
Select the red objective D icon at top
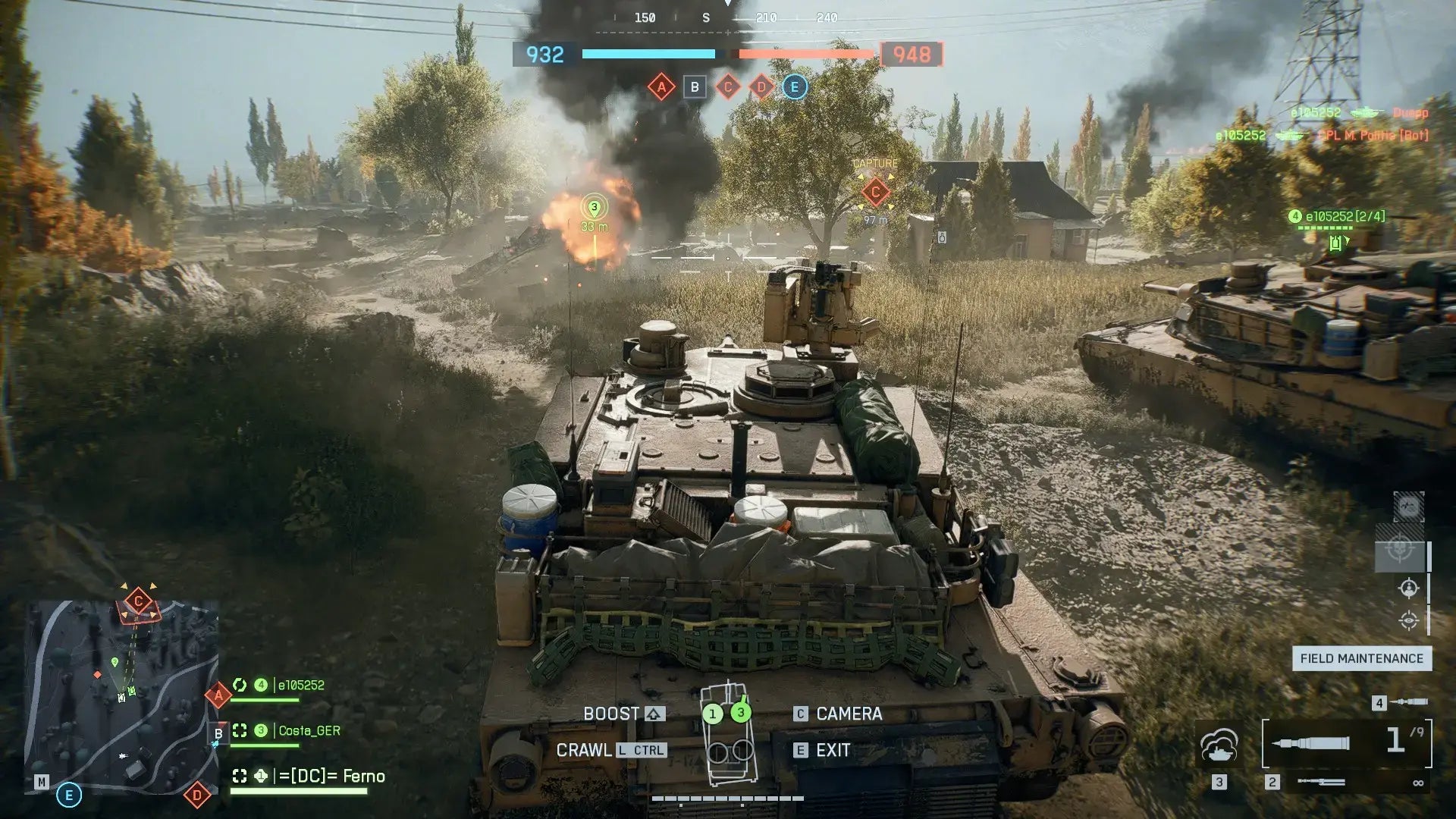pos(761,87)
